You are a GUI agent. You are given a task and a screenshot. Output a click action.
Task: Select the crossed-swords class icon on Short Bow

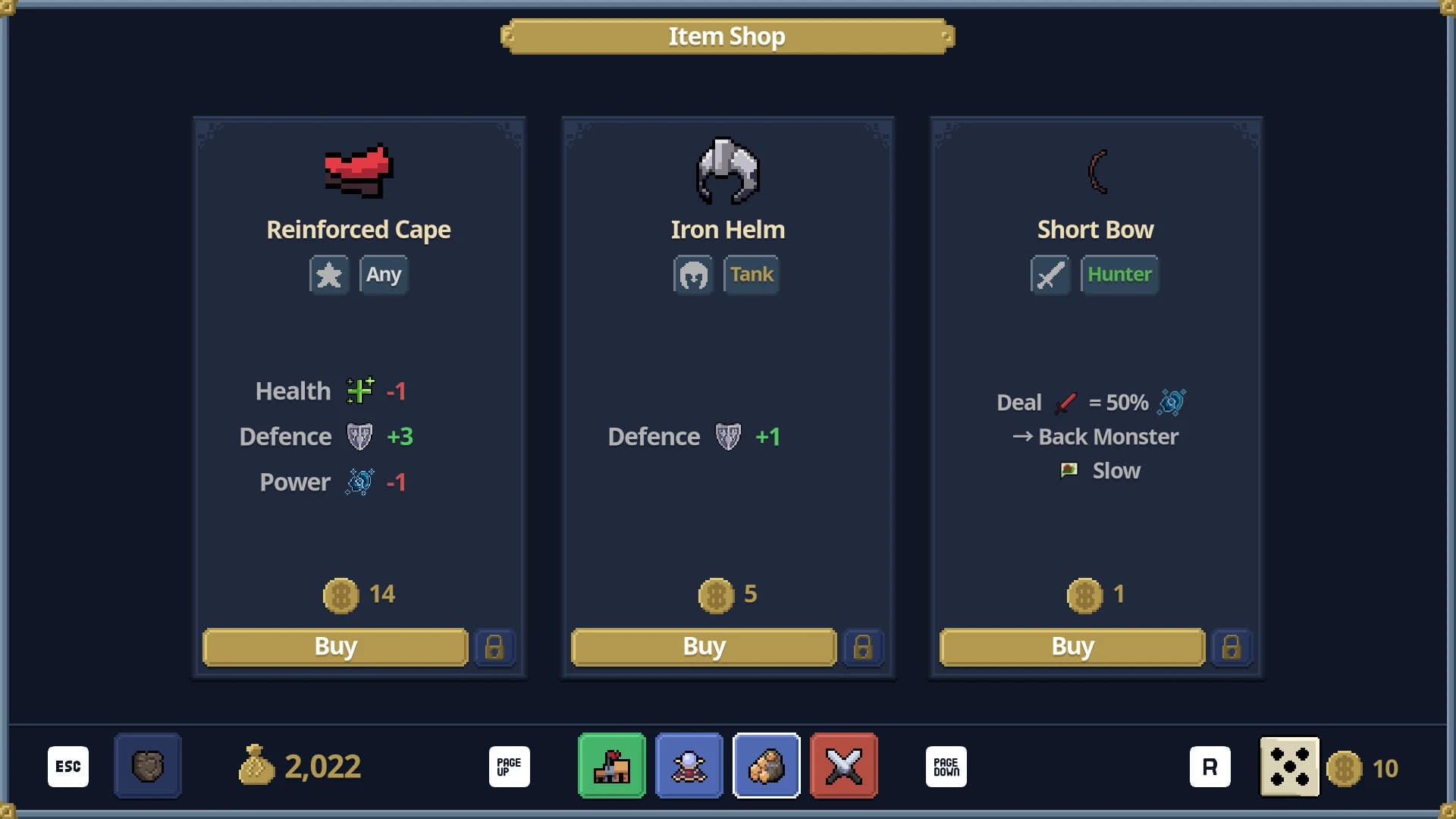point(1050,275)
